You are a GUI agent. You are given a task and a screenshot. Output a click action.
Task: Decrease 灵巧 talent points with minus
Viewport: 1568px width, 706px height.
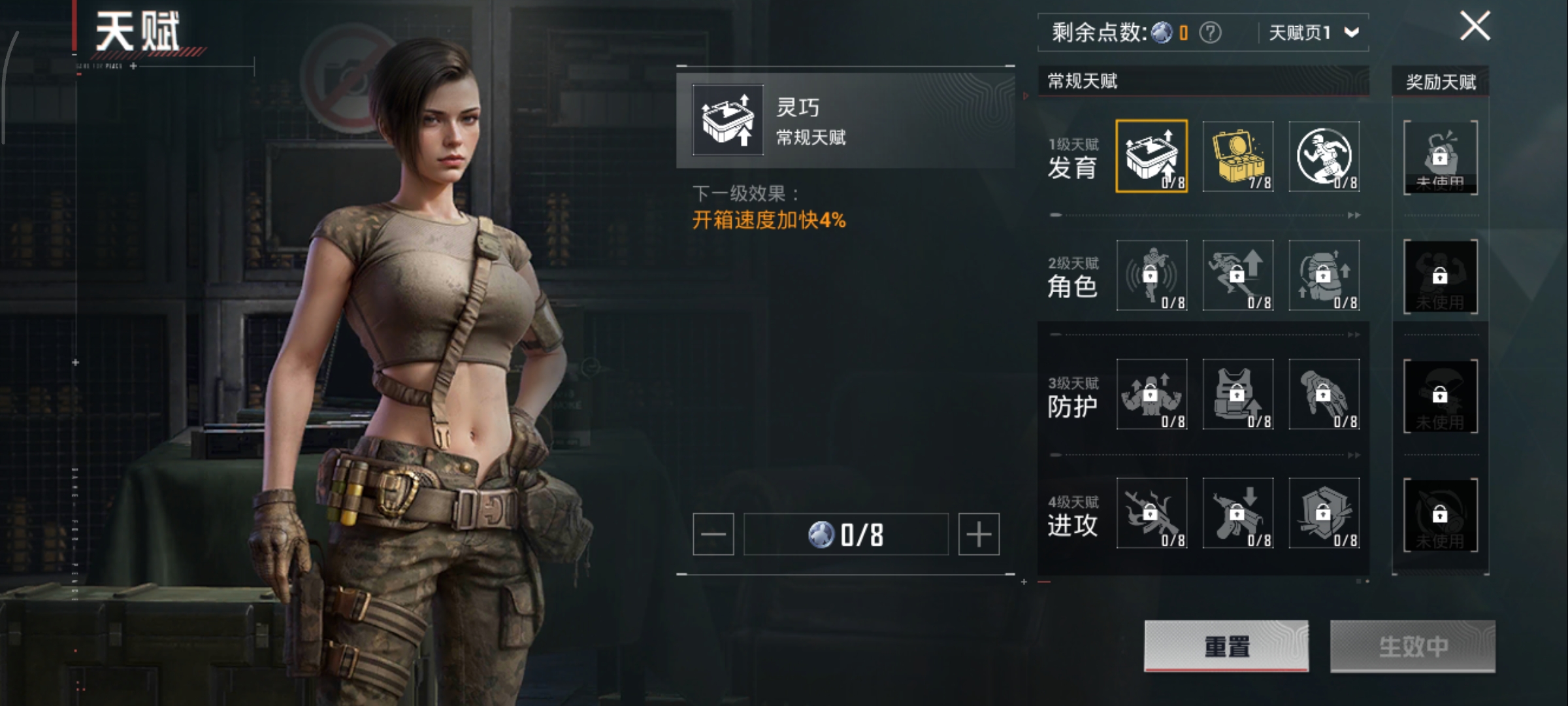pos(713,535)
